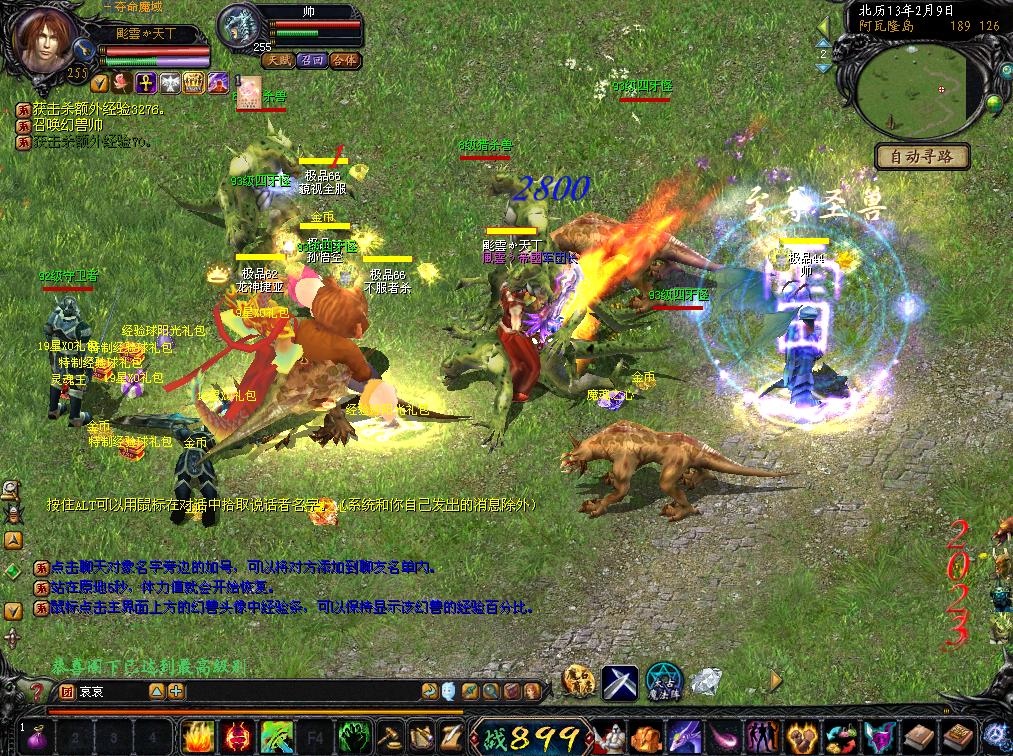Open the 魔法阵 pentagram icon
The image size is (1013, 756).
tap(662, 681)
